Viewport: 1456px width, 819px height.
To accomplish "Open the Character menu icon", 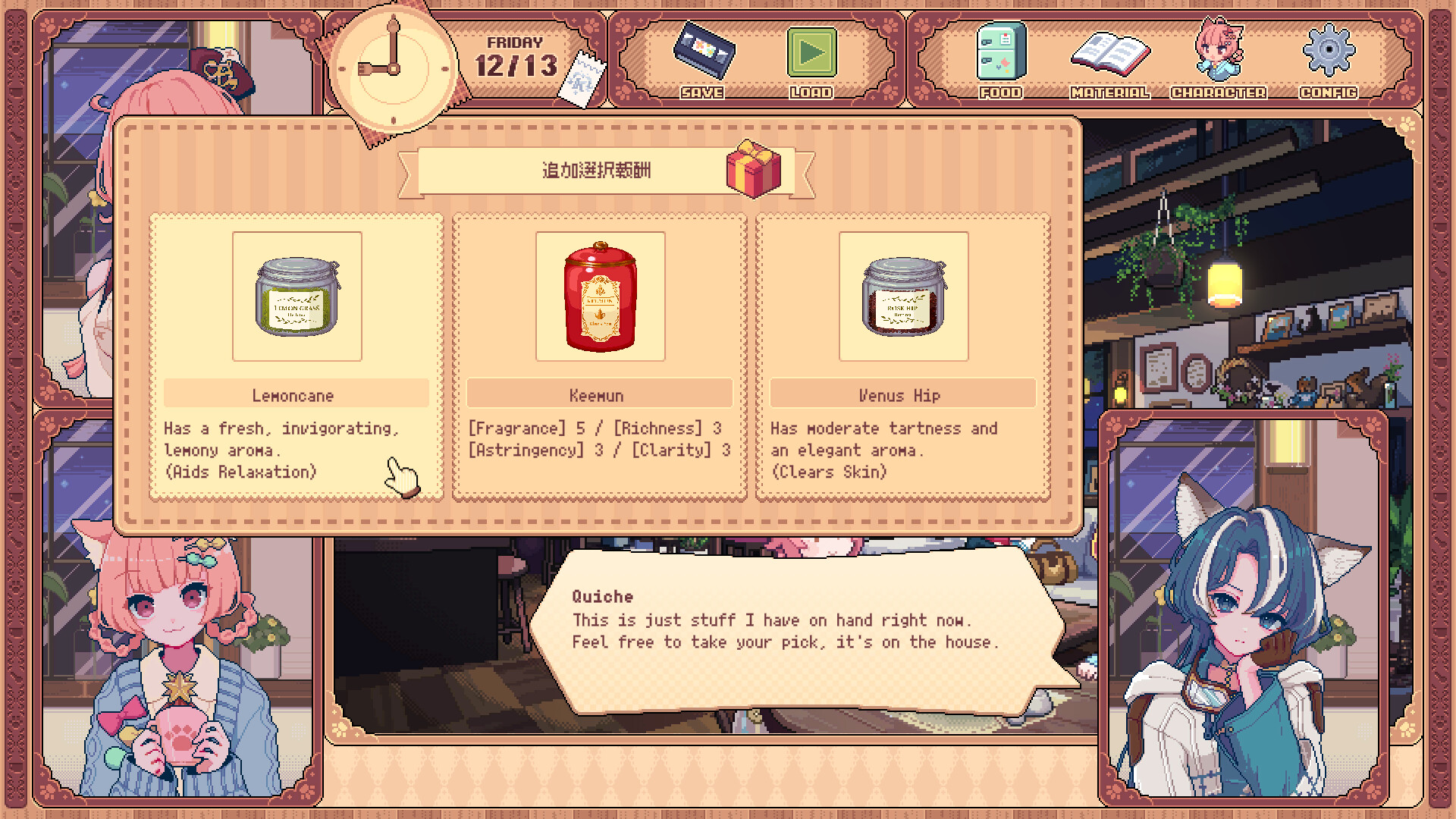I will (x=1219, y=53).
